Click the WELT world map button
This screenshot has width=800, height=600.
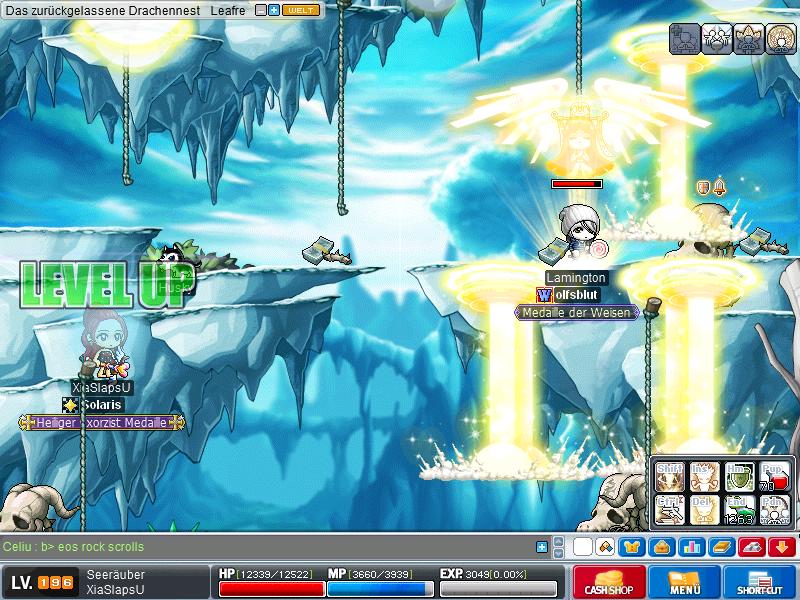click(301, 10)
